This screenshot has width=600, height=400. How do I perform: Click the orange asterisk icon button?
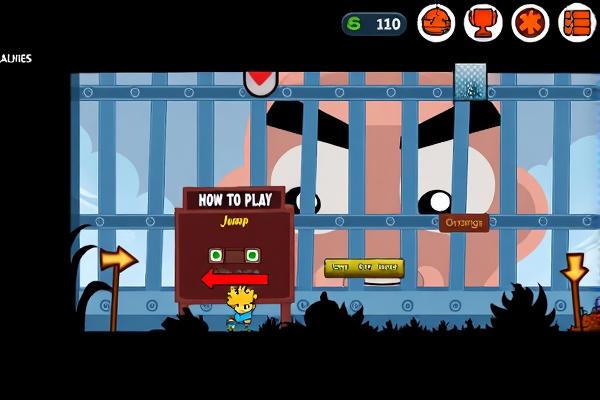[530, 22]
